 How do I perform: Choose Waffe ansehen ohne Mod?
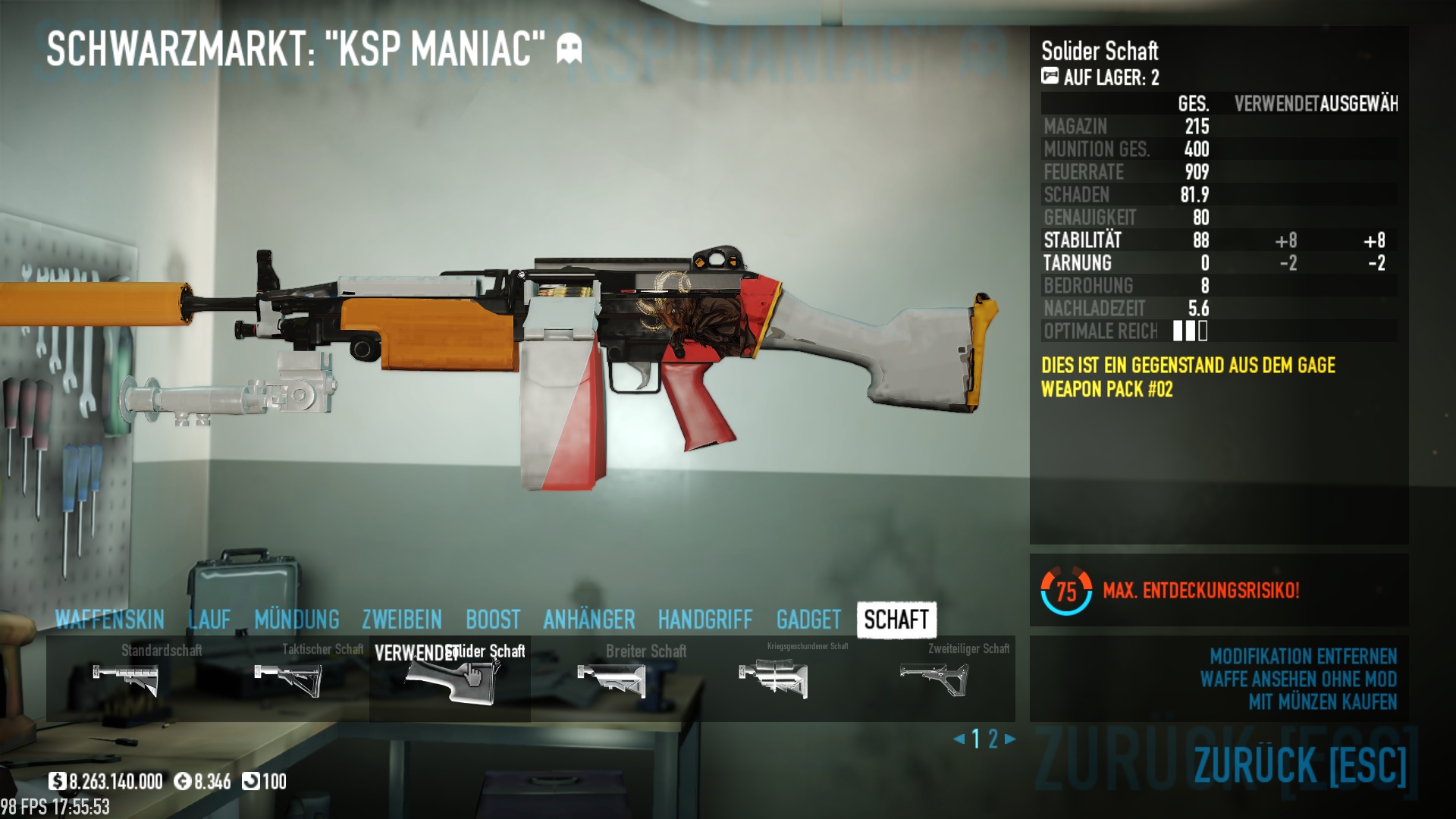[1298, 679]
